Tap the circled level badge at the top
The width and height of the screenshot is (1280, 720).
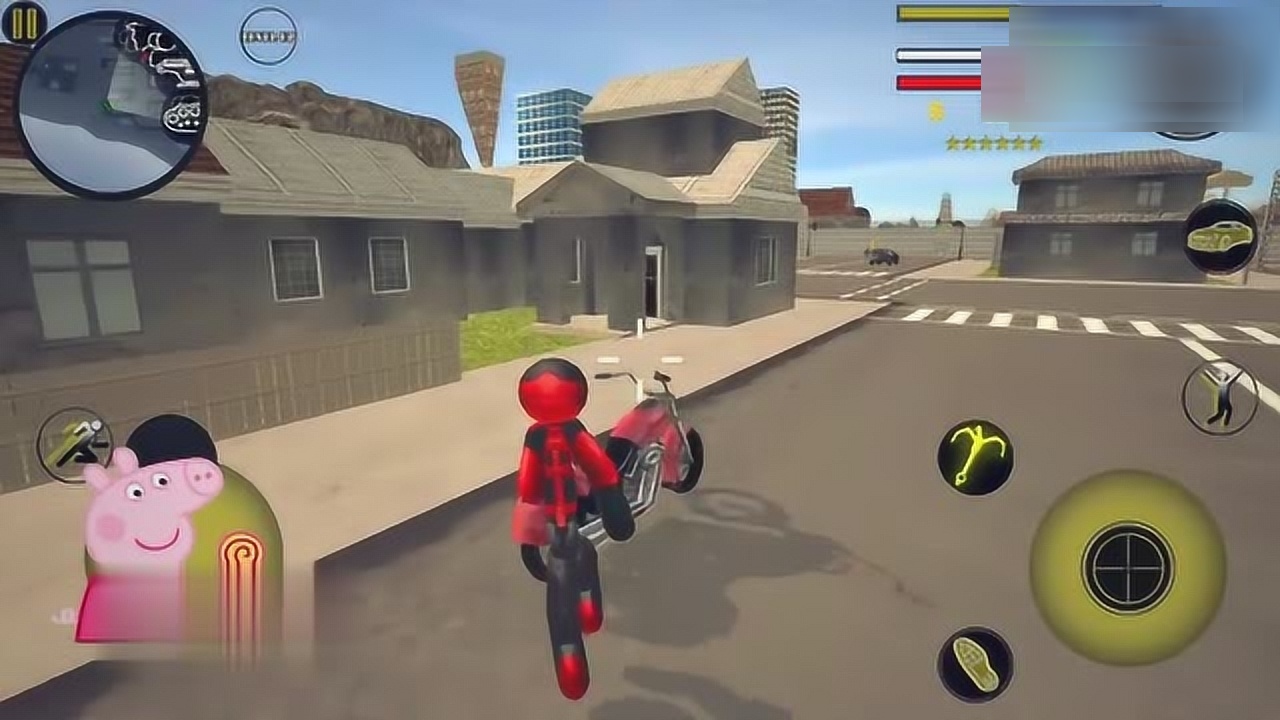tap(268, 37)
